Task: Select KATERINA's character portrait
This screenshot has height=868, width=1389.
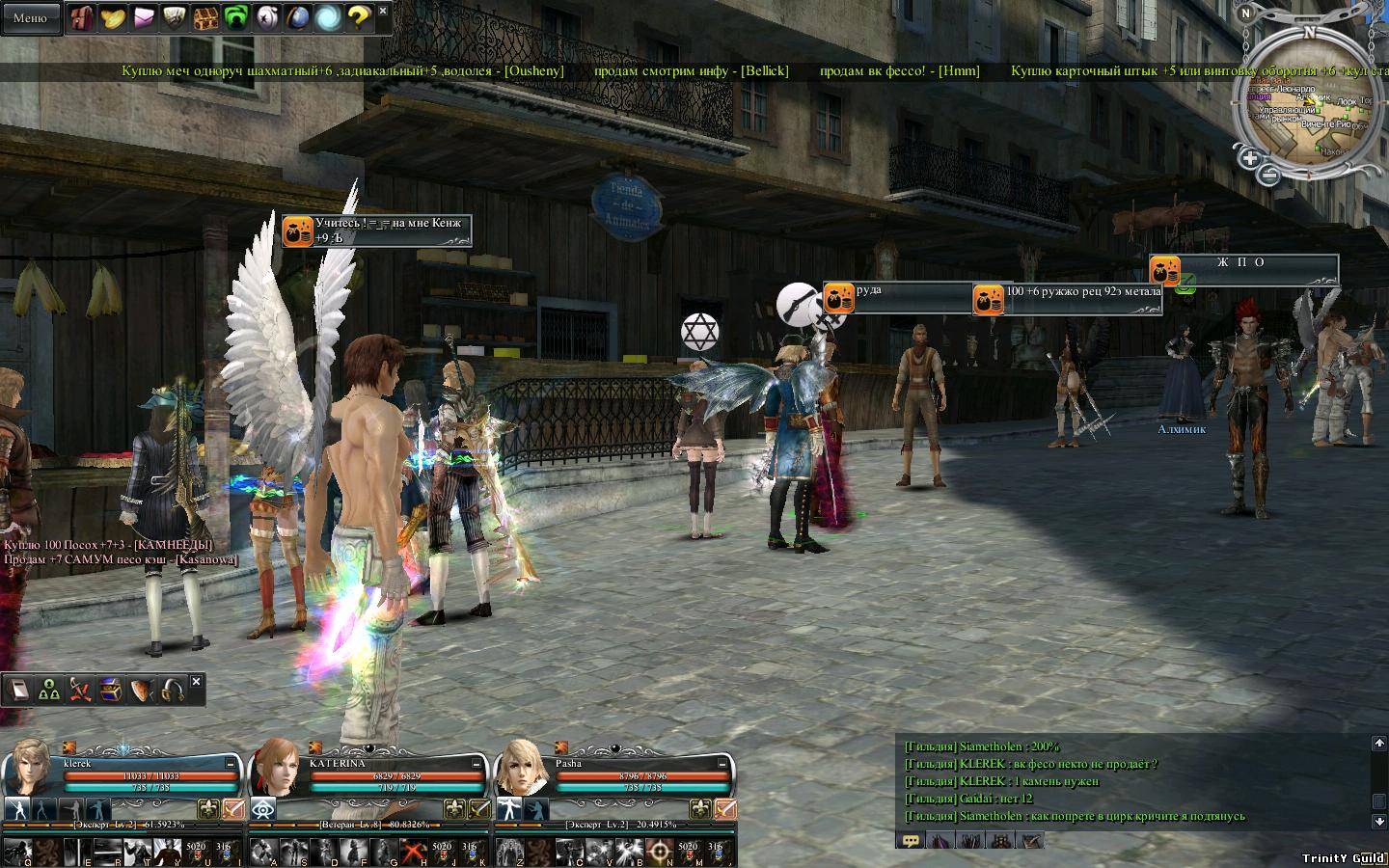Action: 277,767
